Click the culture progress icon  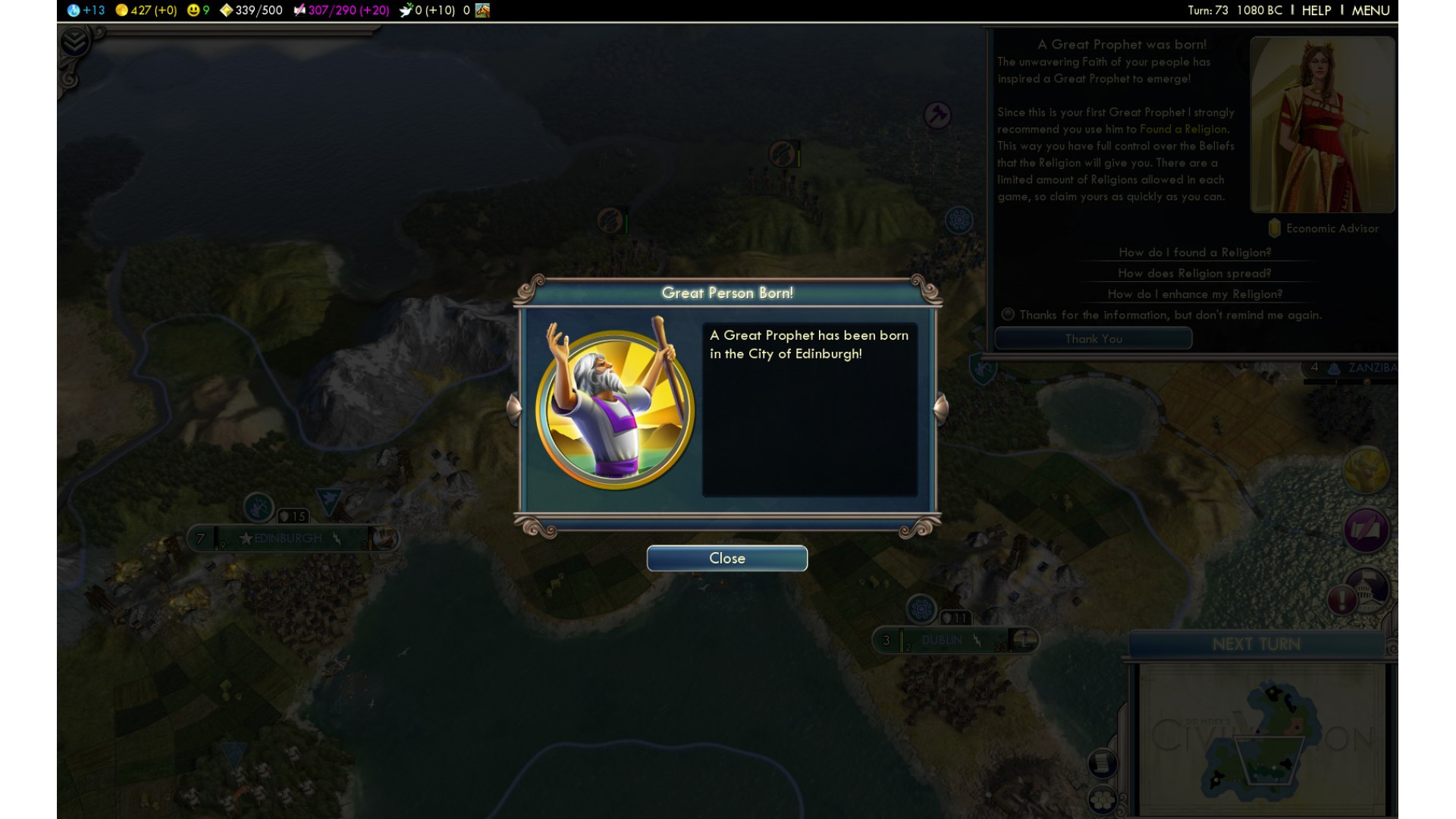click(300, 11)
